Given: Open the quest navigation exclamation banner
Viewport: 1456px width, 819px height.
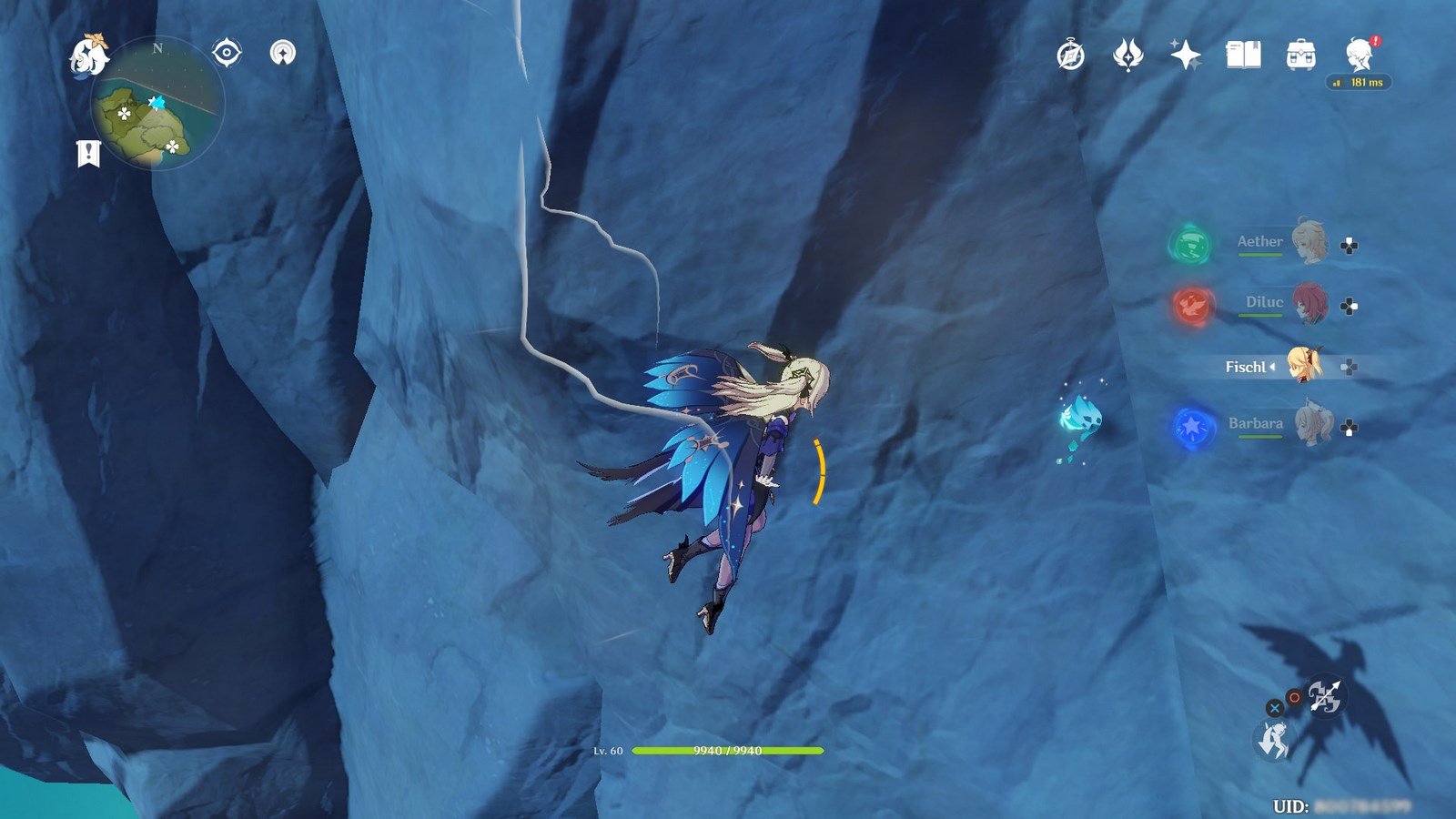Looking at the screenshot, I should 88,153.
